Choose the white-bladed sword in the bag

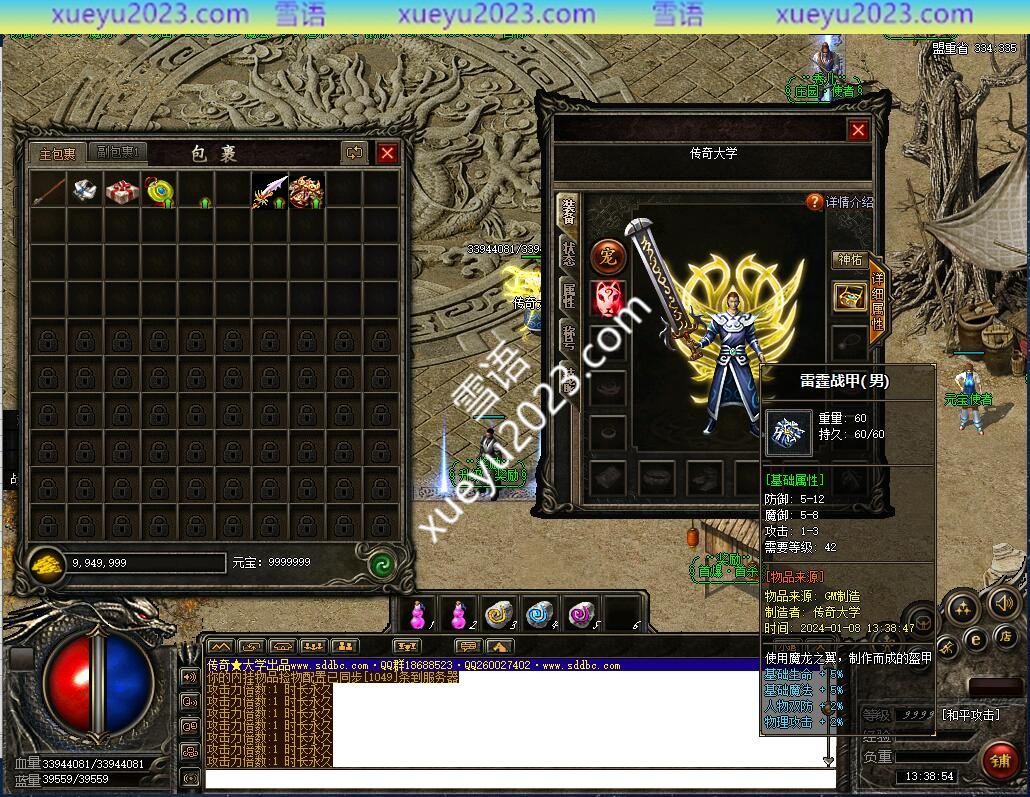[270, 190]
